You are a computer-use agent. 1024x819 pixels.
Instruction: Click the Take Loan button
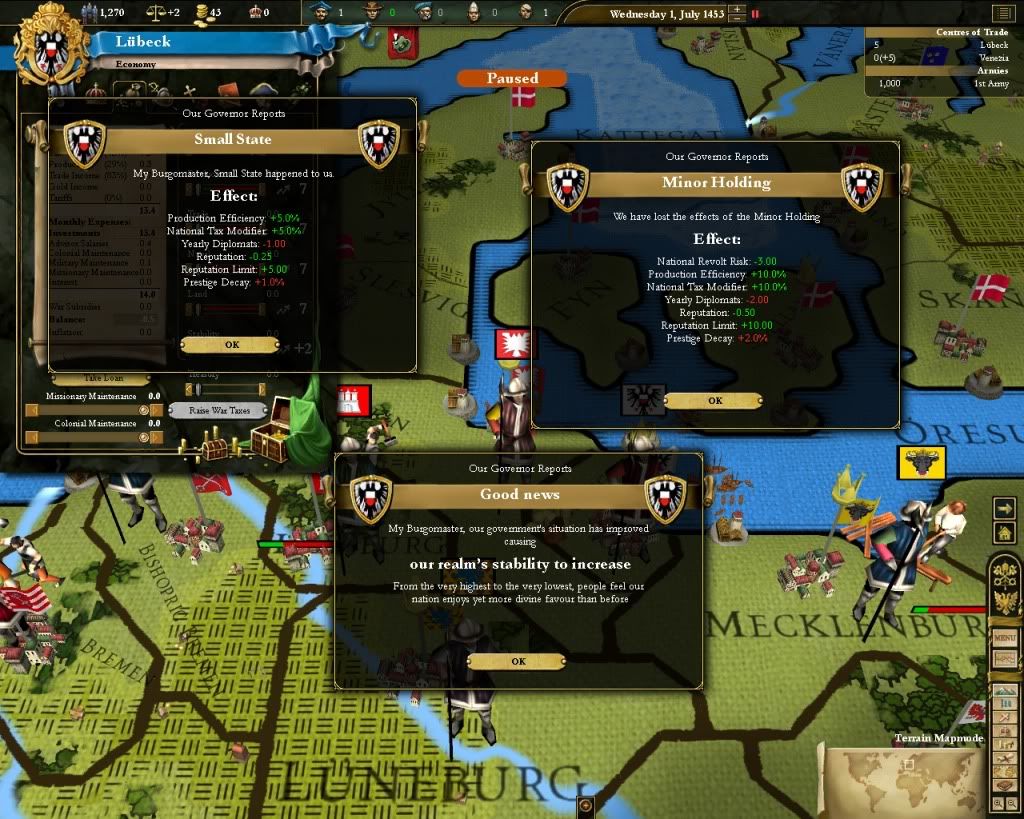pos(101,379)
